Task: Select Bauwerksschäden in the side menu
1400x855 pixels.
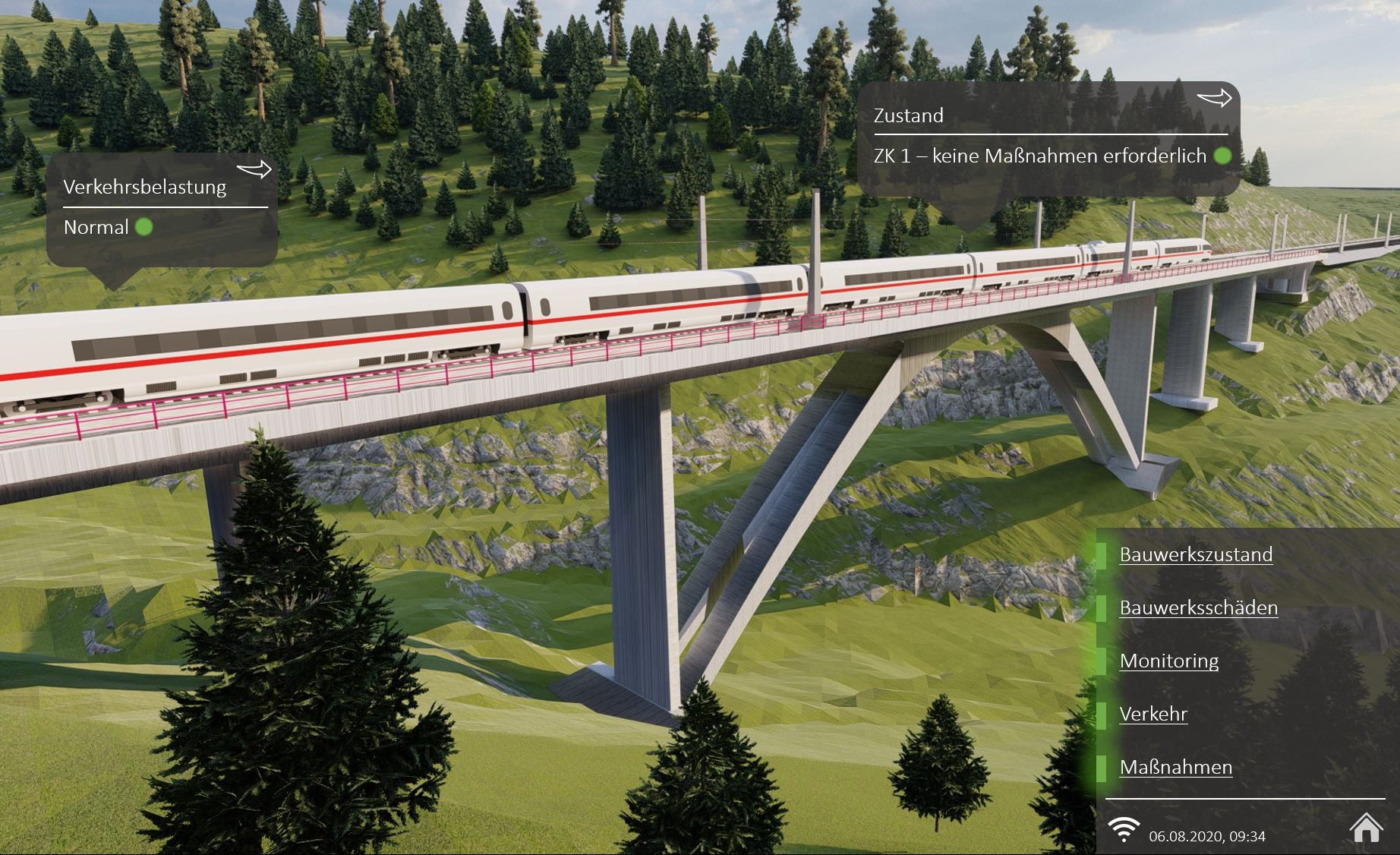Action: pos(1198,607)
